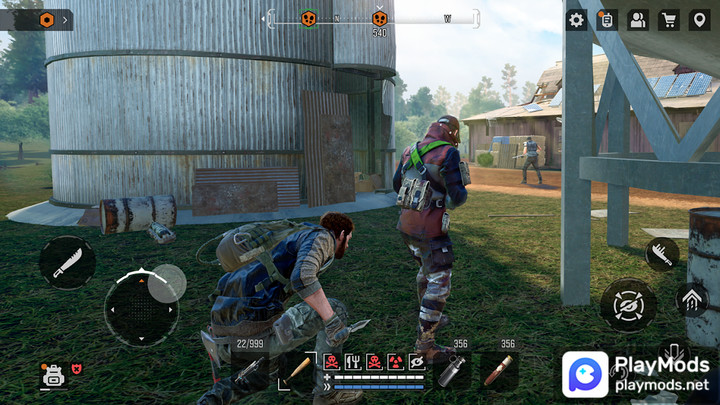Tap the virtual movement joystick
This screenshot has height=405, width=720.
pos(141,308)
